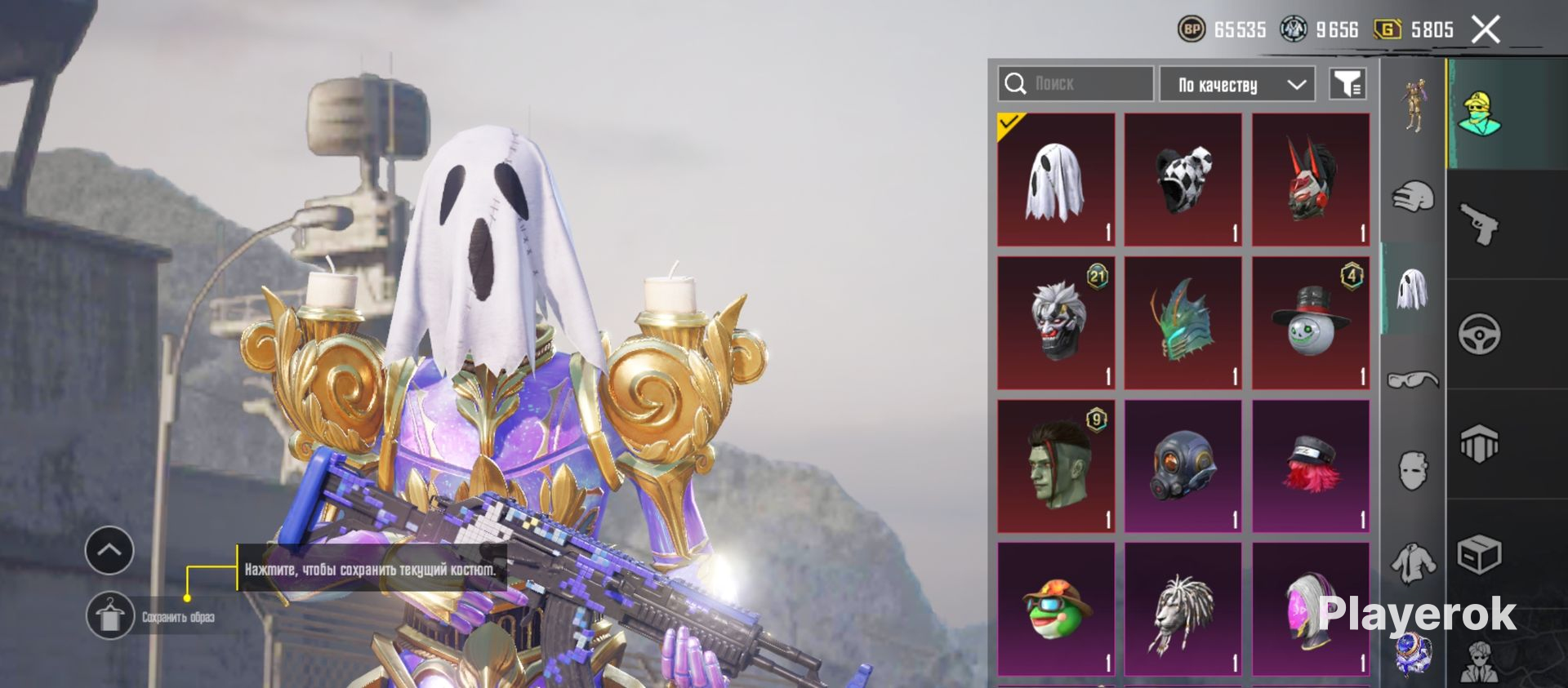Click the Поиск search field
The height and width of the screenshot is (688, 1568).
click(x=1076, y=83)
